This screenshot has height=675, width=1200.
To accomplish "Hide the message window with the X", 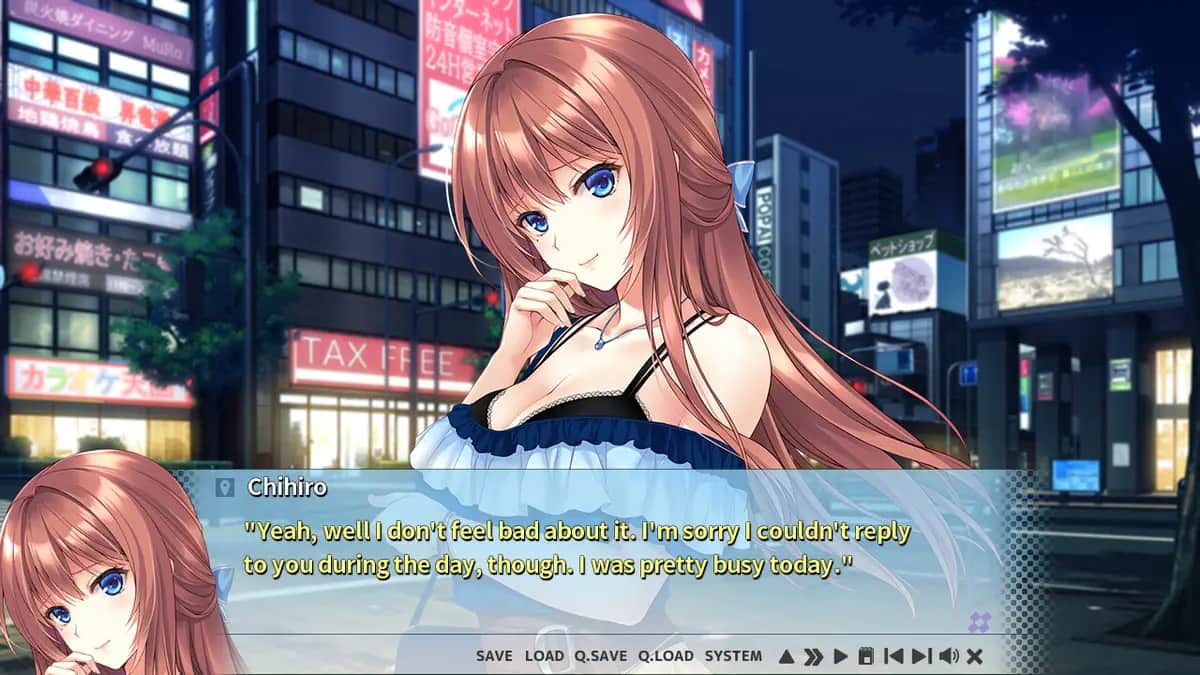I will 975,656.
